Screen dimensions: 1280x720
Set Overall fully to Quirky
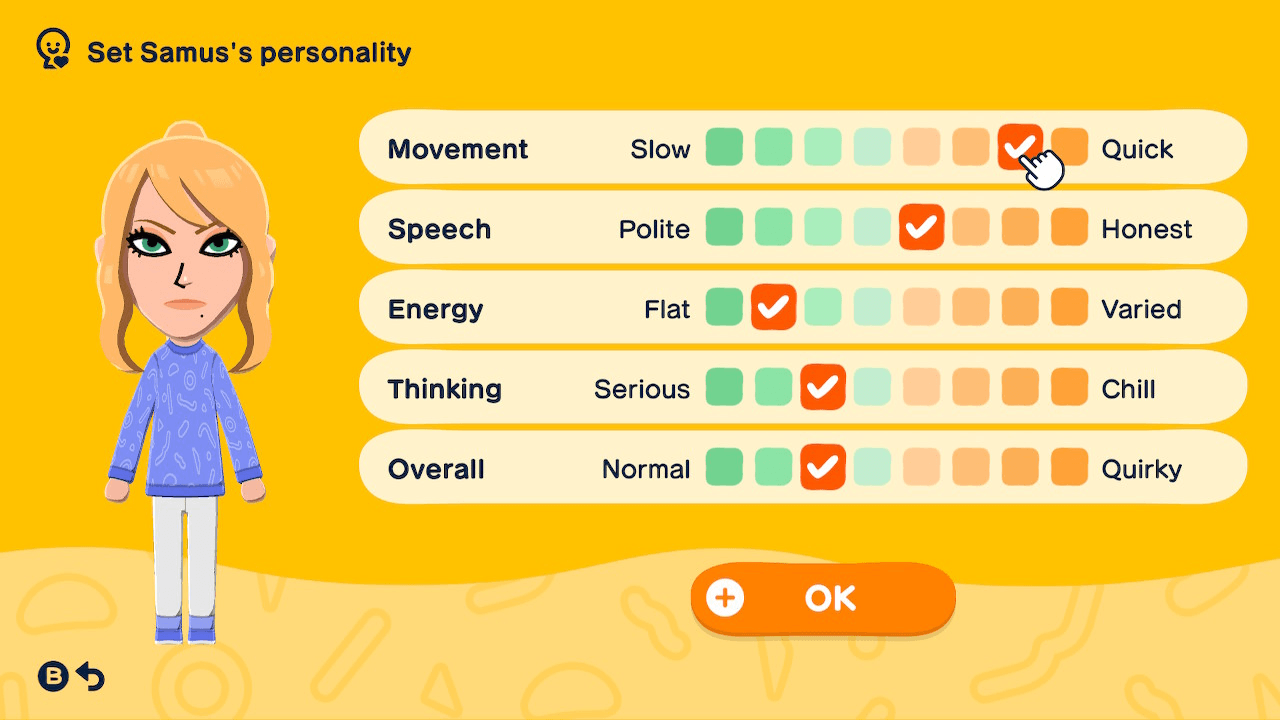[x=1069, y=467]
